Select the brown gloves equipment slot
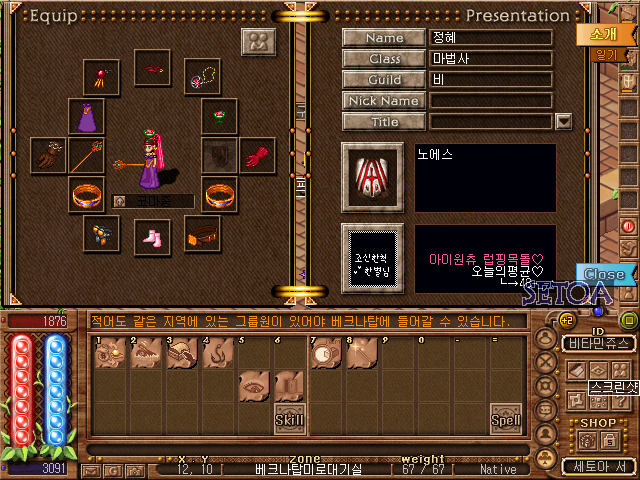 click(47, 156)
